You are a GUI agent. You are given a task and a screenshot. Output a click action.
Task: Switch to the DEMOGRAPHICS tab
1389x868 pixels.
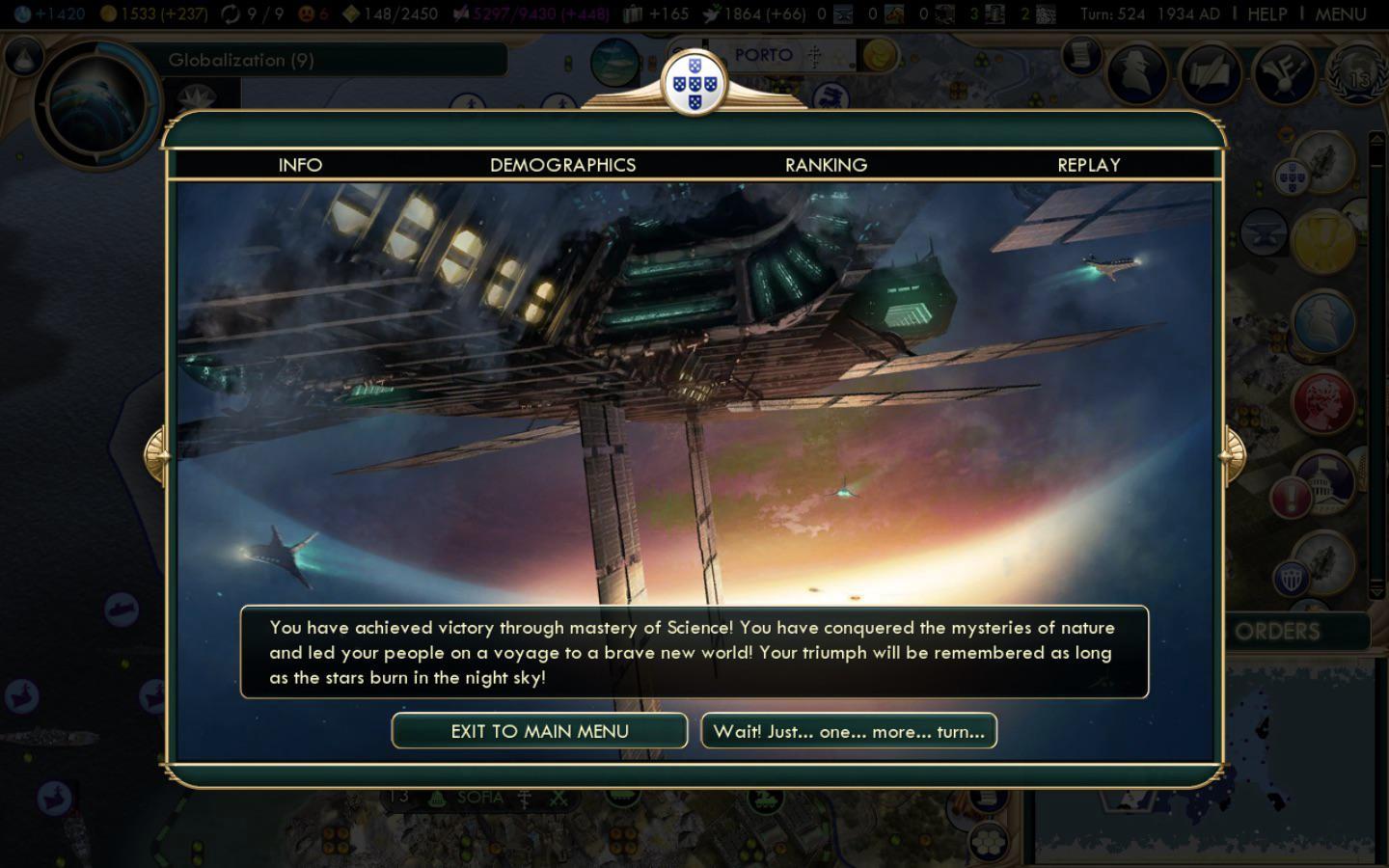[x=562, y=165]
